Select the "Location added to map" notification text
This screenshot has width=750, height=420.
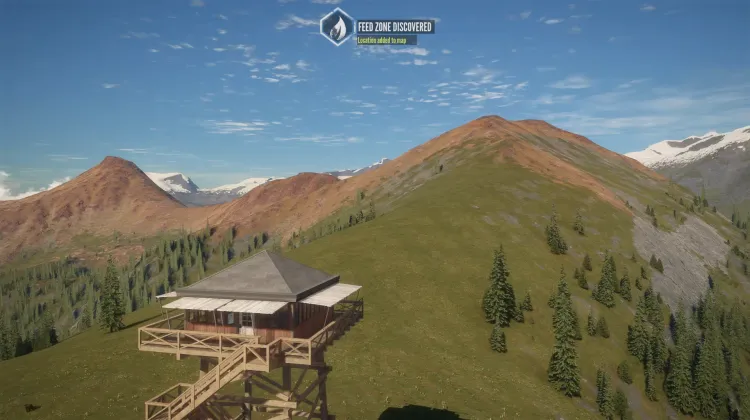click(386, 40)
